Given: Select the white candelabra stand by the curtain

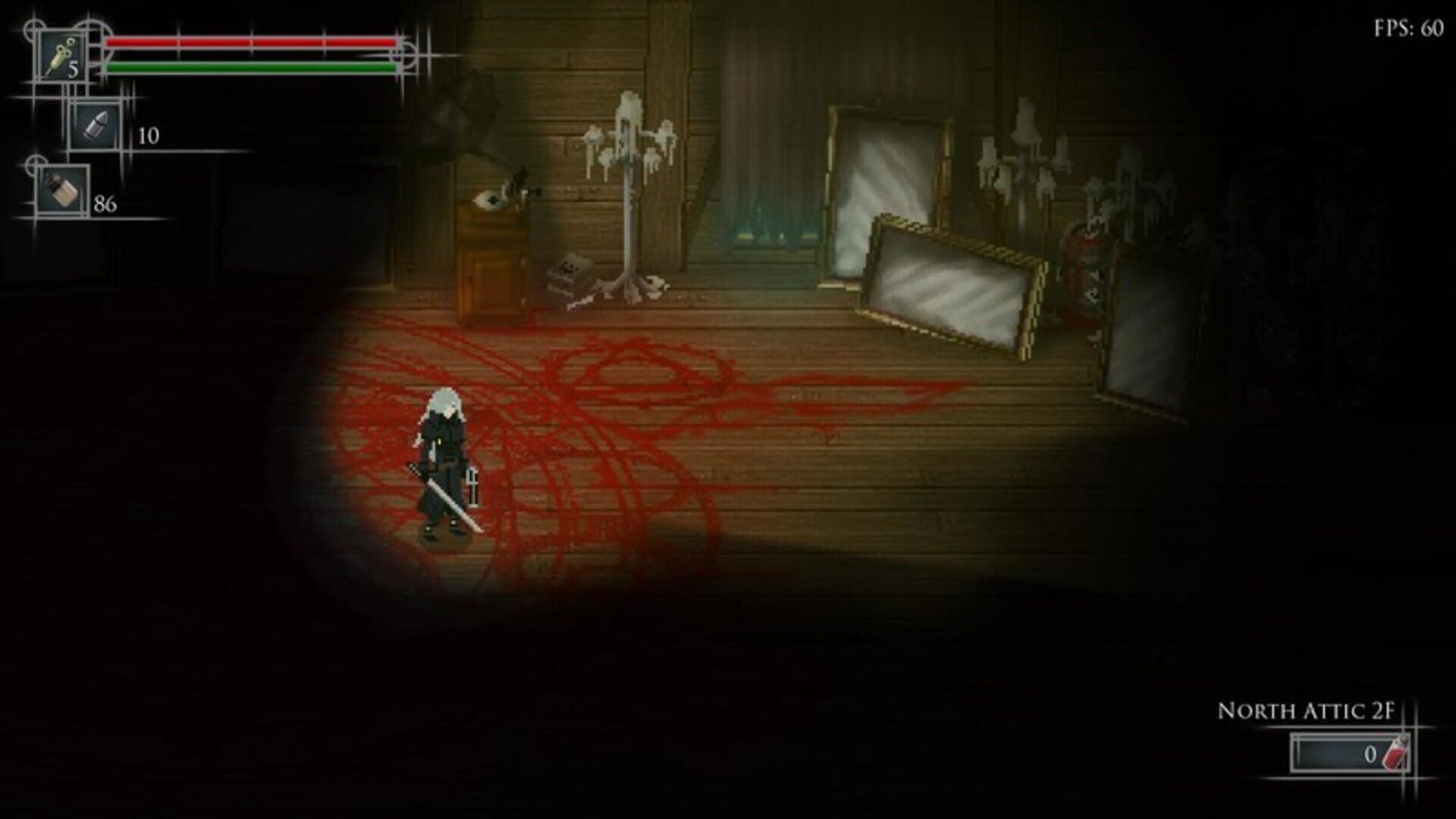Looking at the screenshot, I should tap(629, 190).
